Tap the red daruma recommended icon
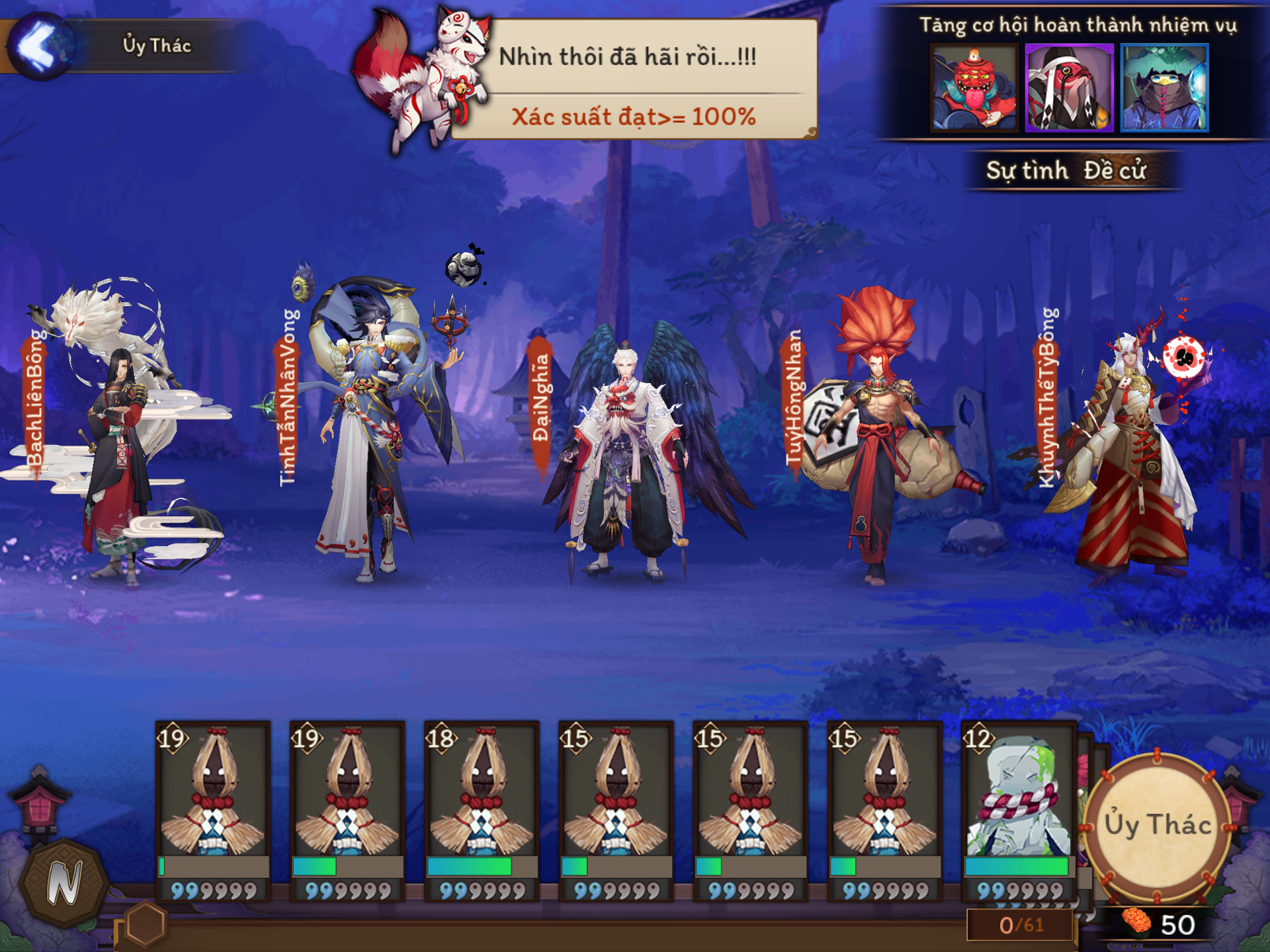The height and width of the screenshot is (952, 1270). click(974, 88)
